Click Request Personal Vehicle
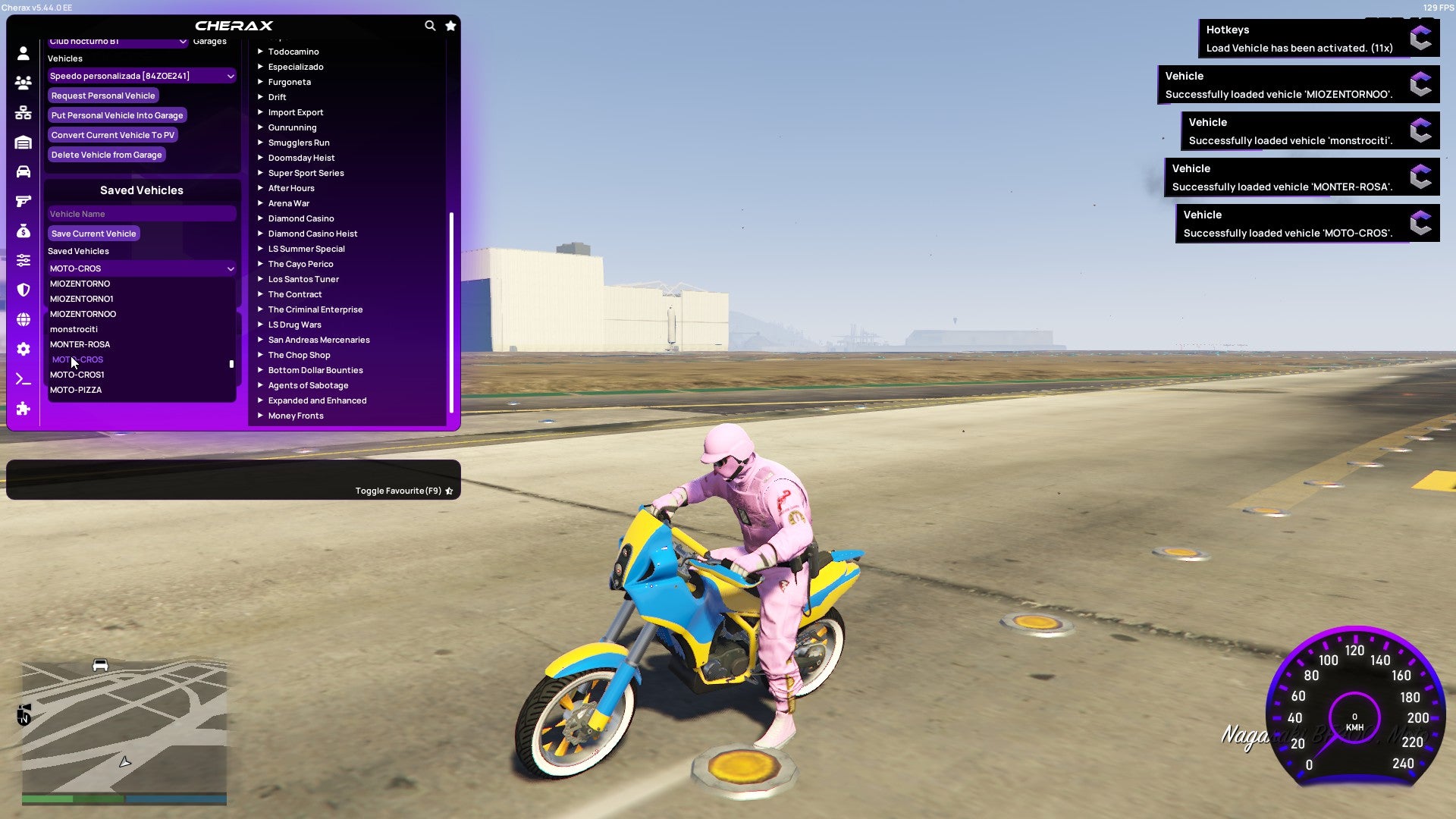 pos(103,96)
